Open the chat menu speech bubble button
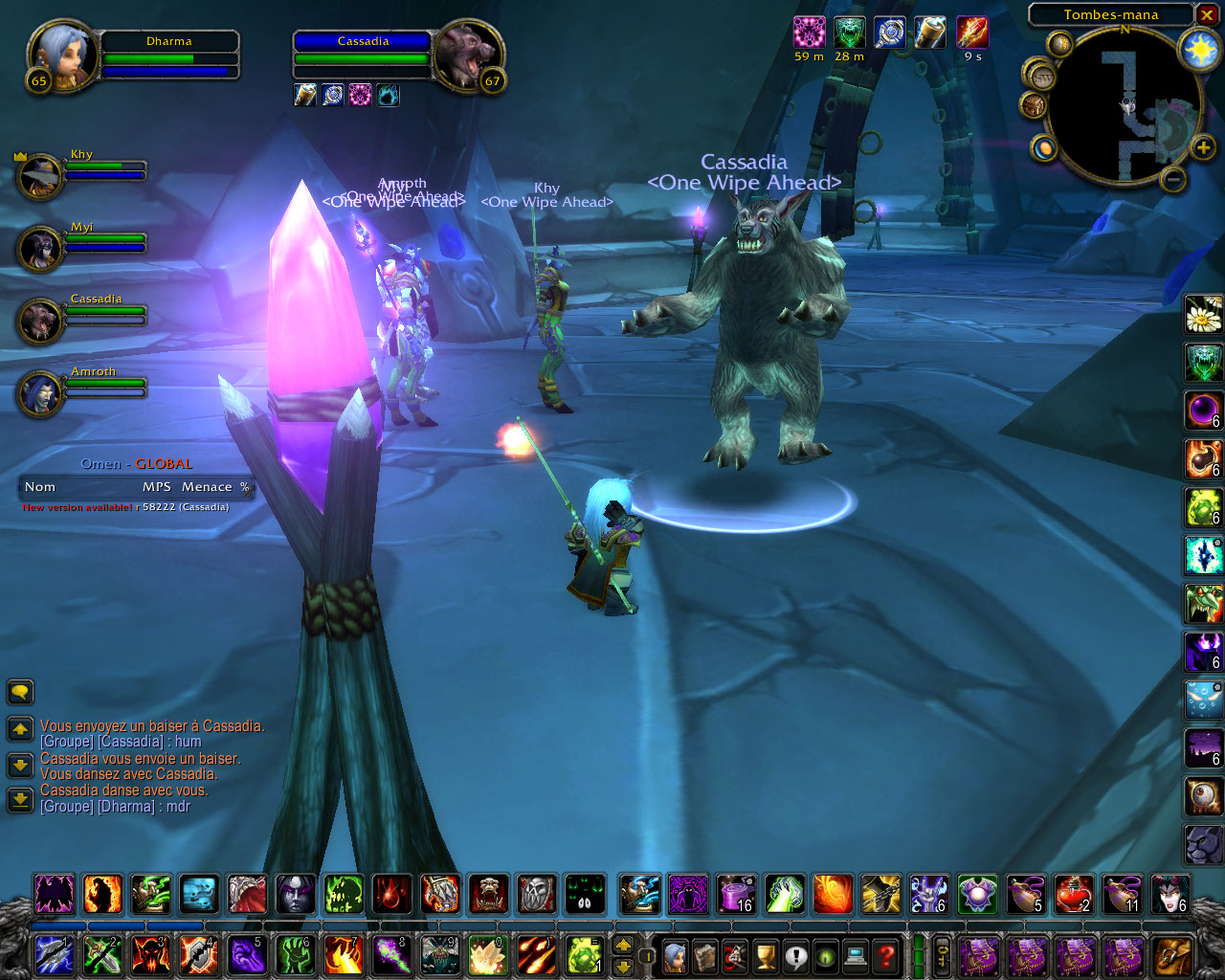1225x980 pixels. tap(20, 691)
